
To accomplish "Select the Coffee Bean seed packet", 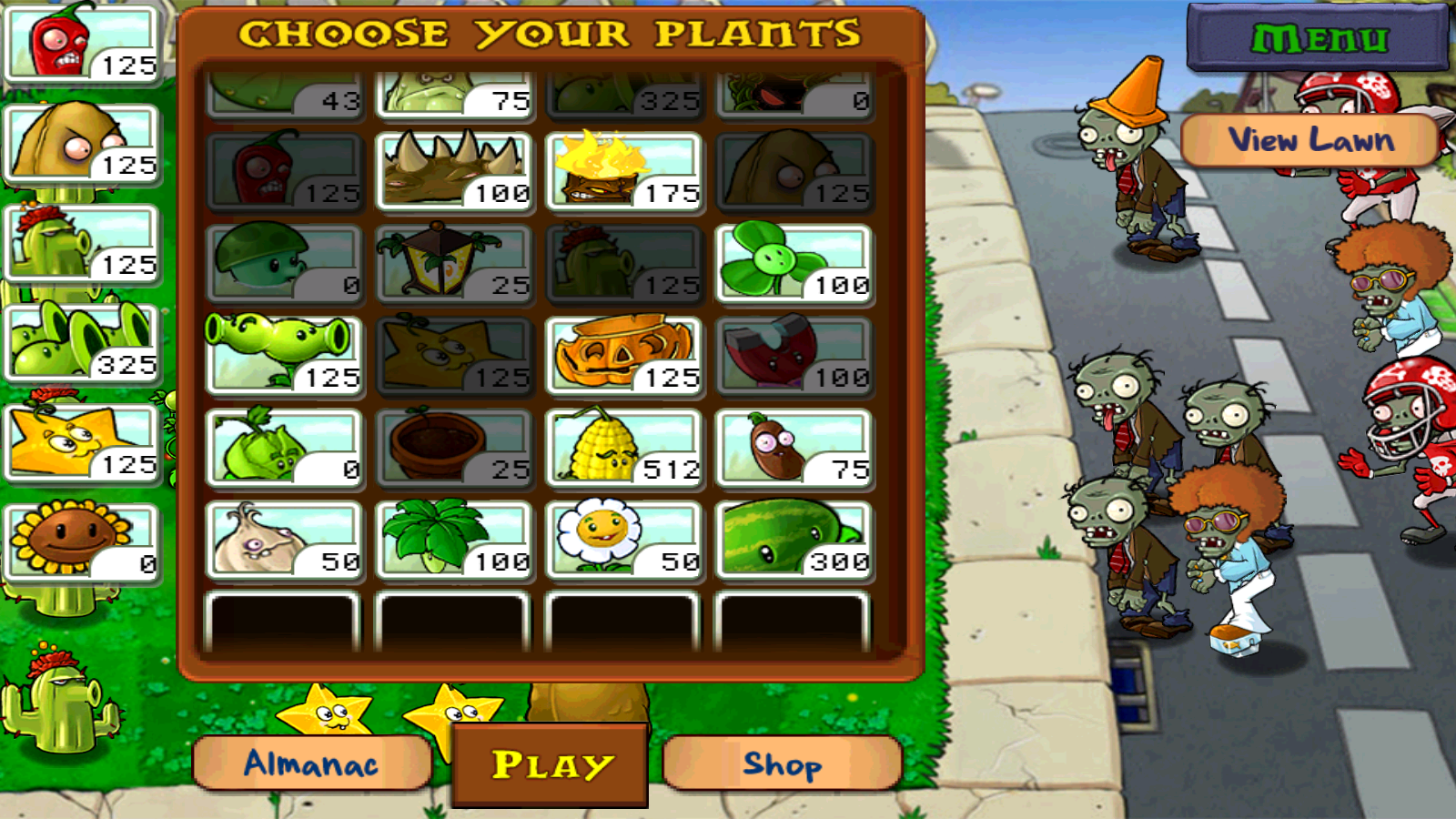I will pyautogui.click(x=794, y=448).
